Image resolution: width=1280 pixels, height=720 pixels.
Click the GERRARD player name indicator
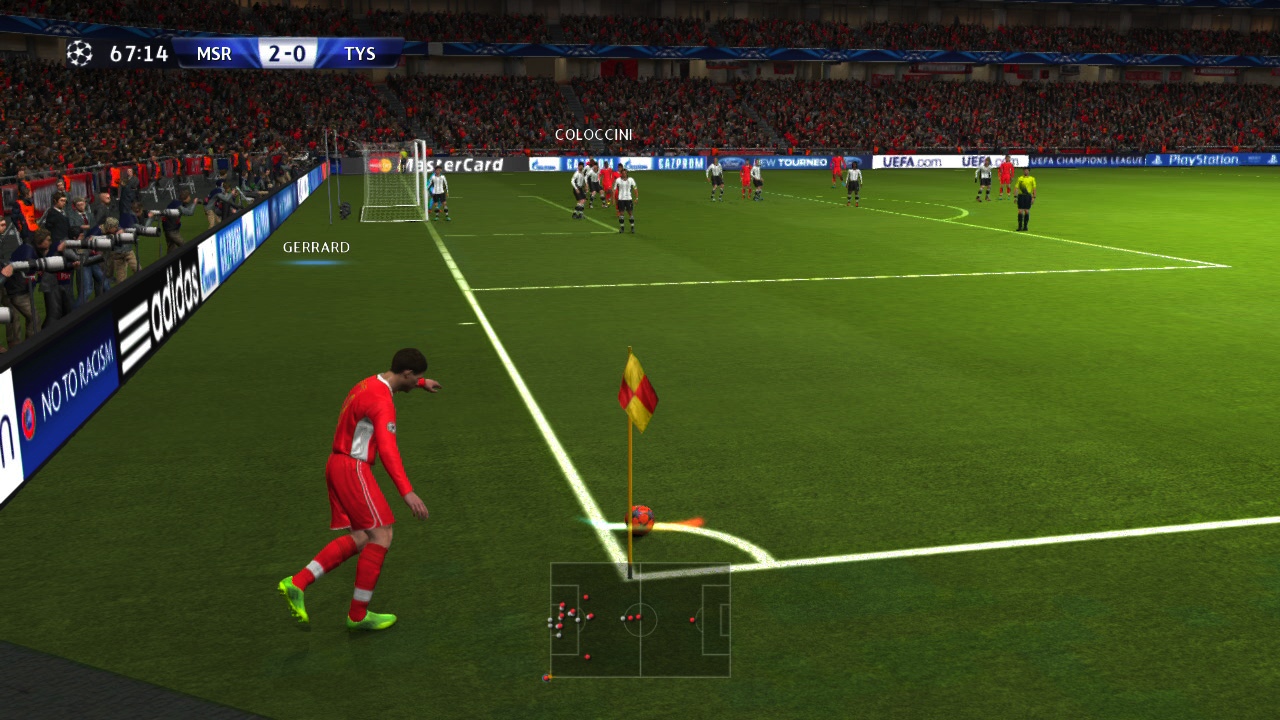tap(316, 246)
